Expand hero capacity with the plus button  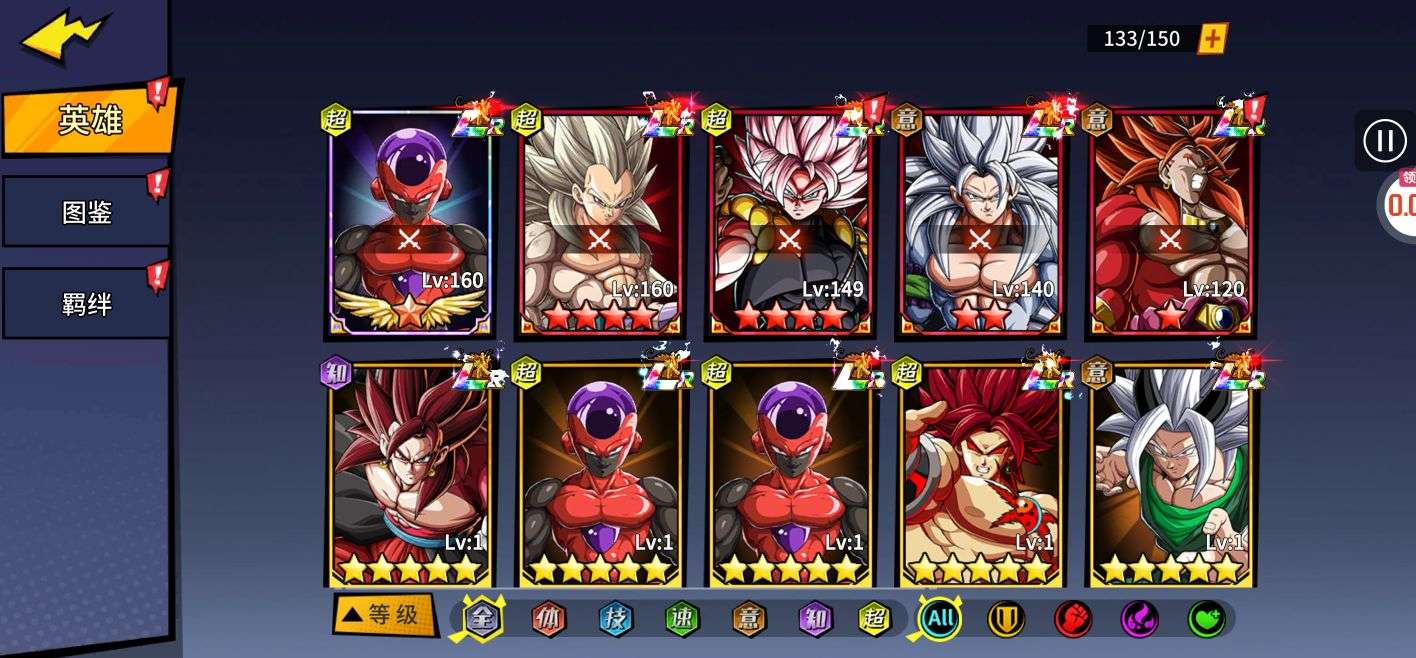(x=1212, y=39)
